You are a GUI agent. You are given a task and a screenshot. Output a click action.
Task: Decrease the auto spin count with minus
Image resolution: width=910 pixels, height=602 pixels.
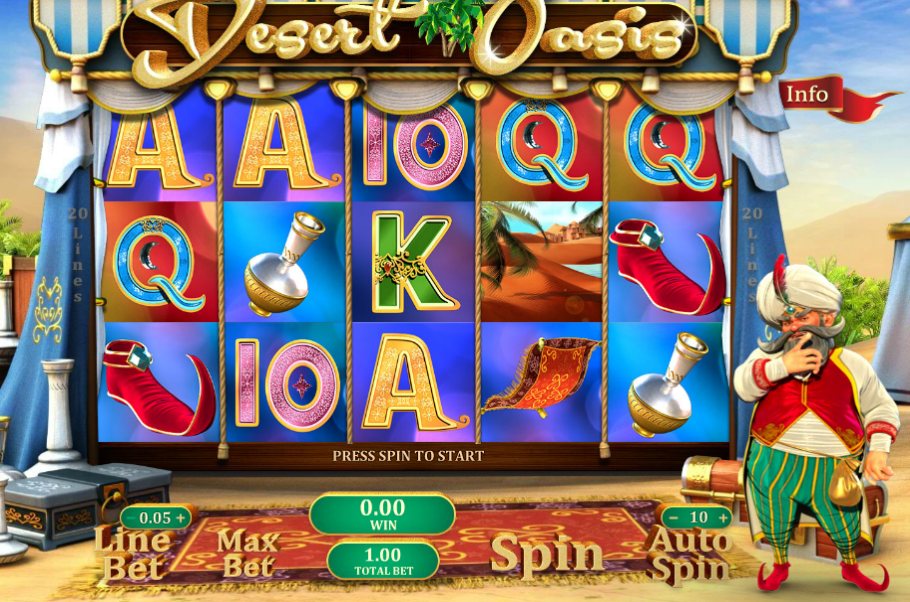673,517
